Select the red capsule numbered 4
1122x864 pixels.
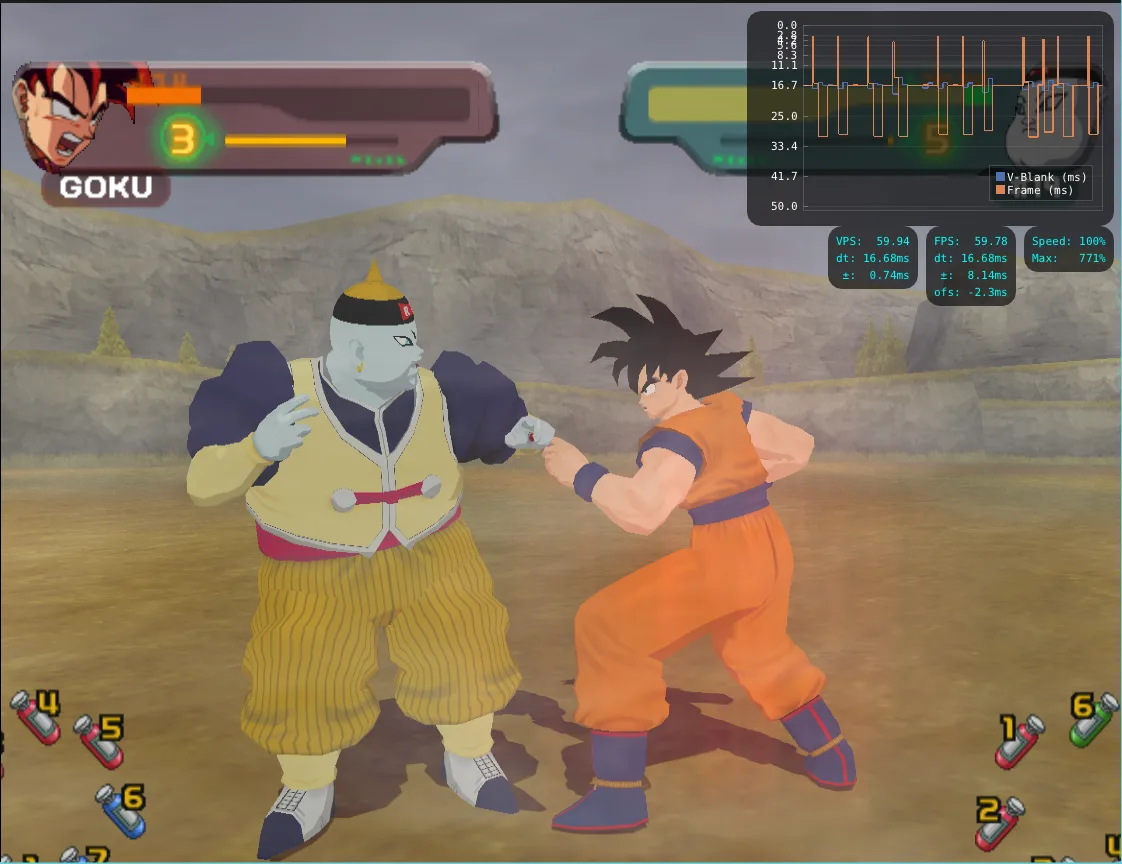[x=34, y=717]
